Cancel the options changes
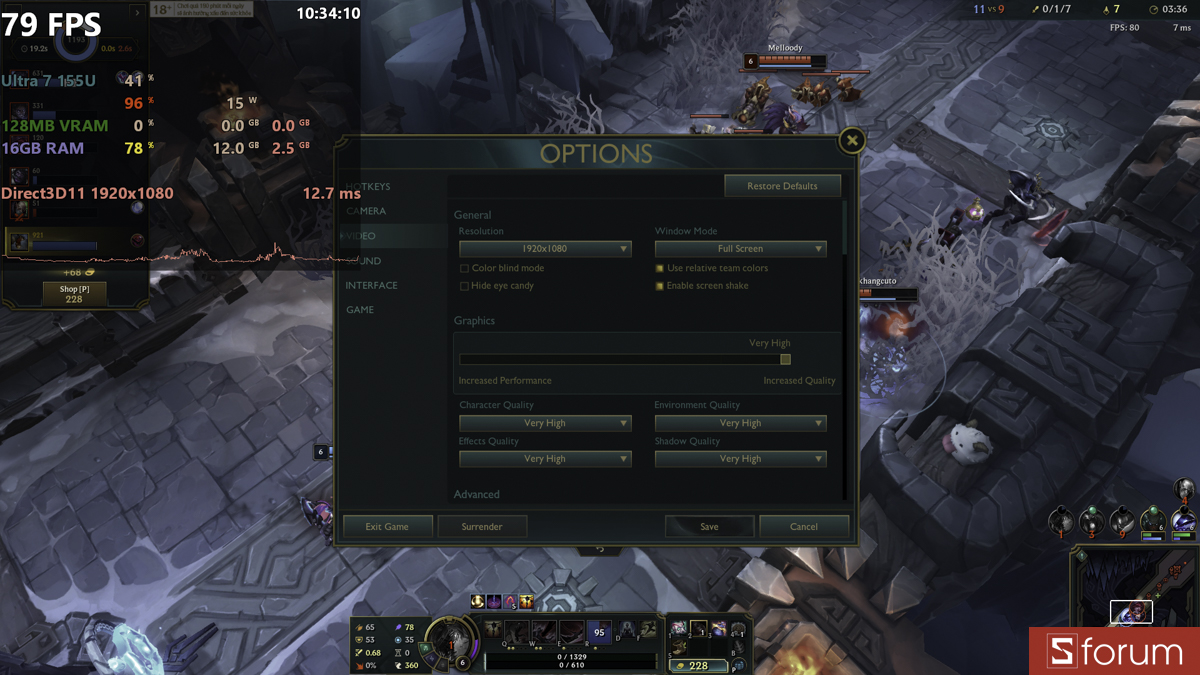Image resolution: width=1200 pixels, height=675 pixels. tap(804, 526)
